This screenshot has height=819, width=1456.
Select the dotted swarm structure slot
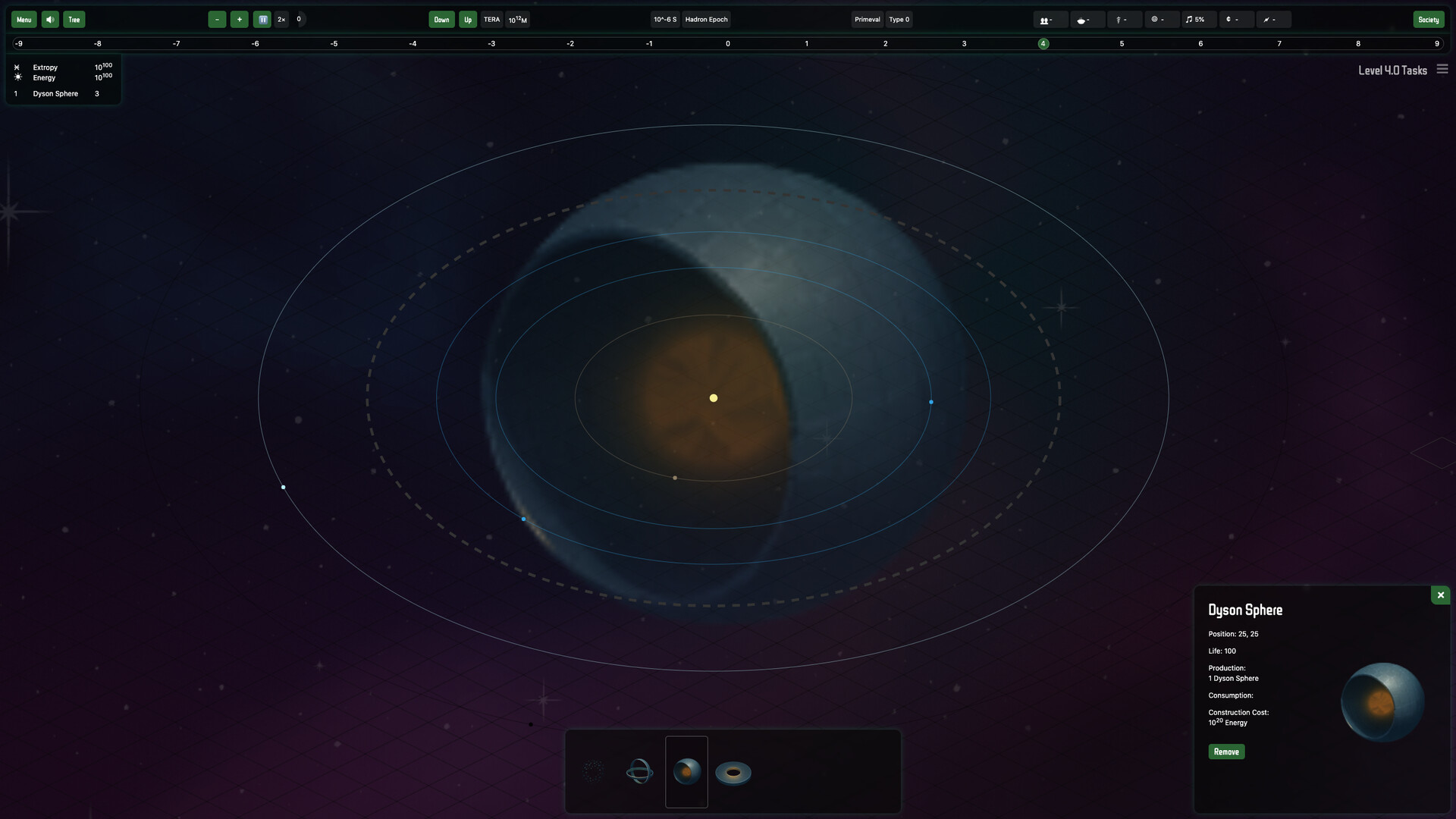click(x=592, y=772)
